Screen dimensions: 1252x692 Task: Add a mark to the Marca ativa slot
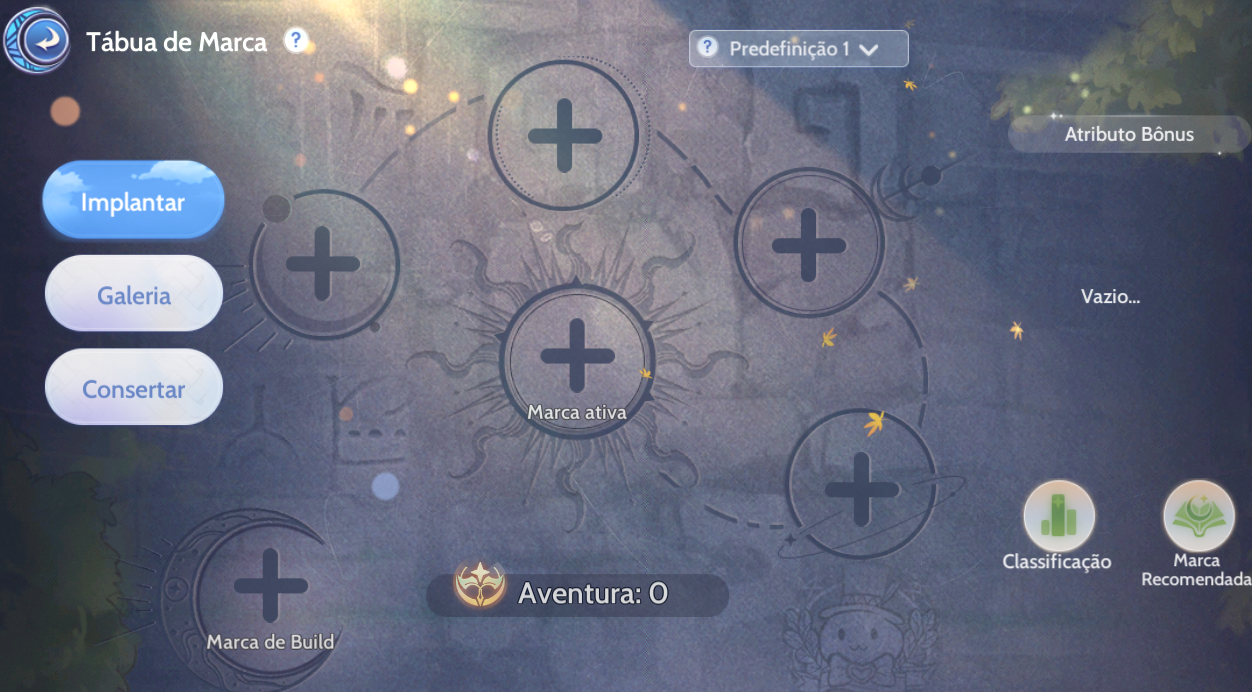[x=577, y=356]
